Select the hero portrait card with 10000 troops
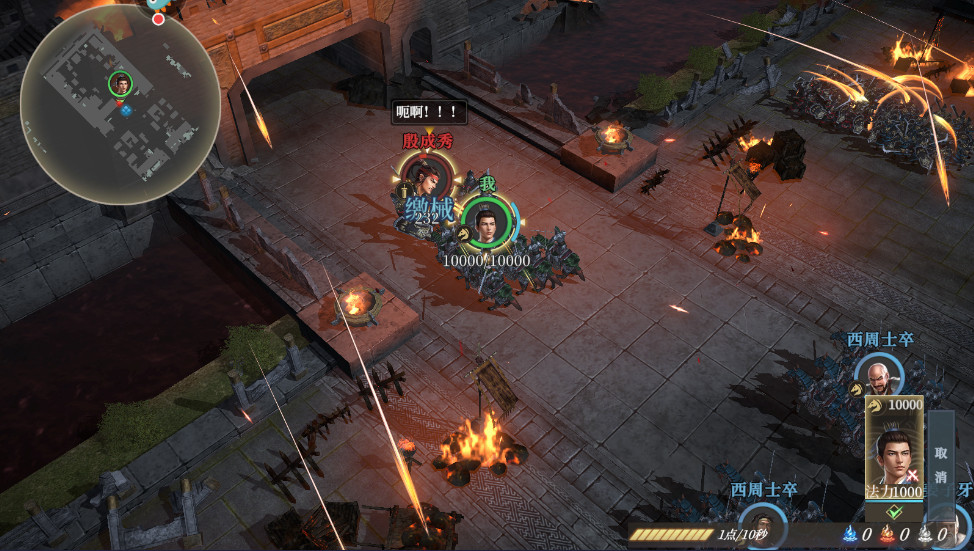 (894, 447)
